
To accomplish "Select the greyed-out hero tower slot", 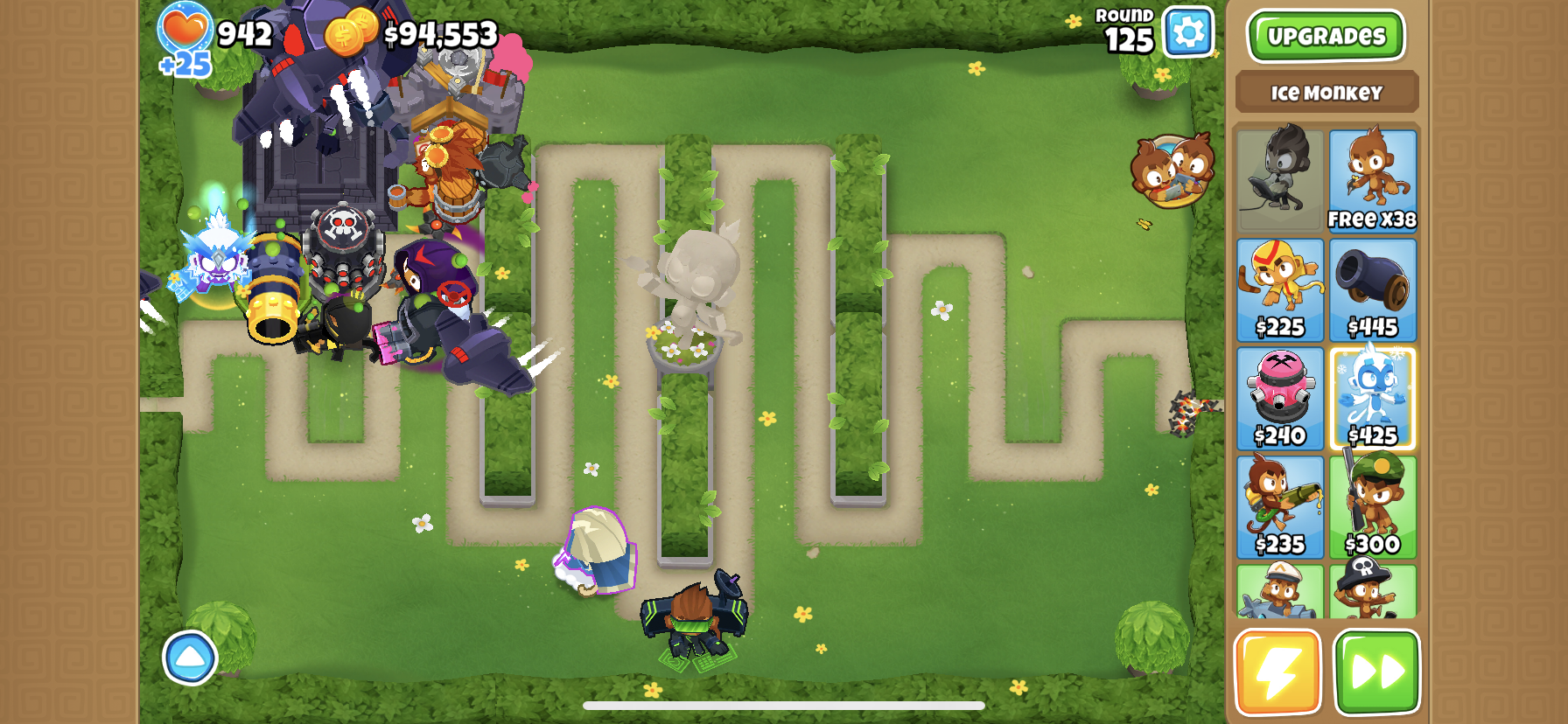I will pyautogui.click(x=1279, y=180).
